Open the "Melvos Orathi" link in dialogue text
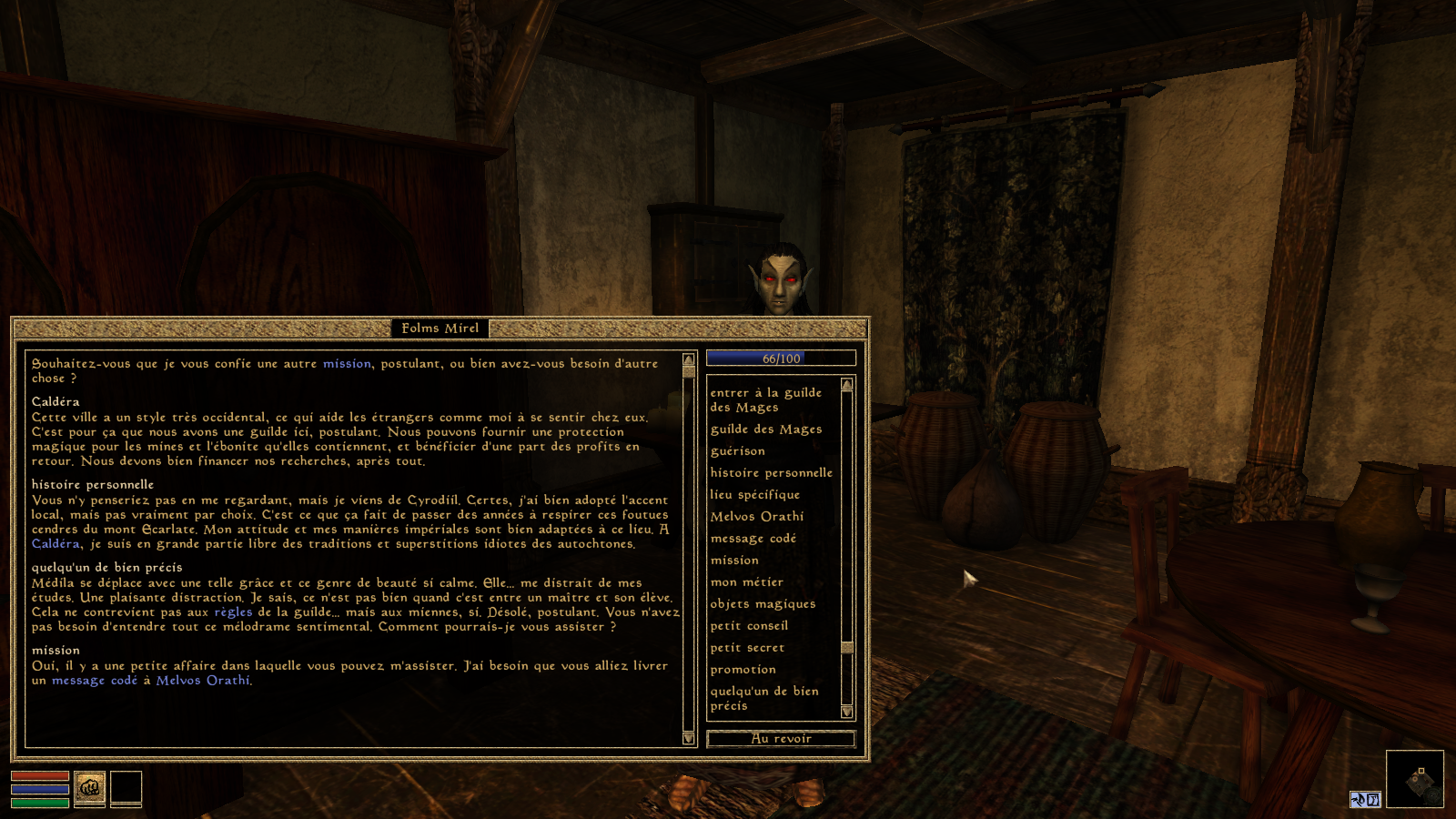This screenshot has height=819, width=1456. click(x=202, y=681)
